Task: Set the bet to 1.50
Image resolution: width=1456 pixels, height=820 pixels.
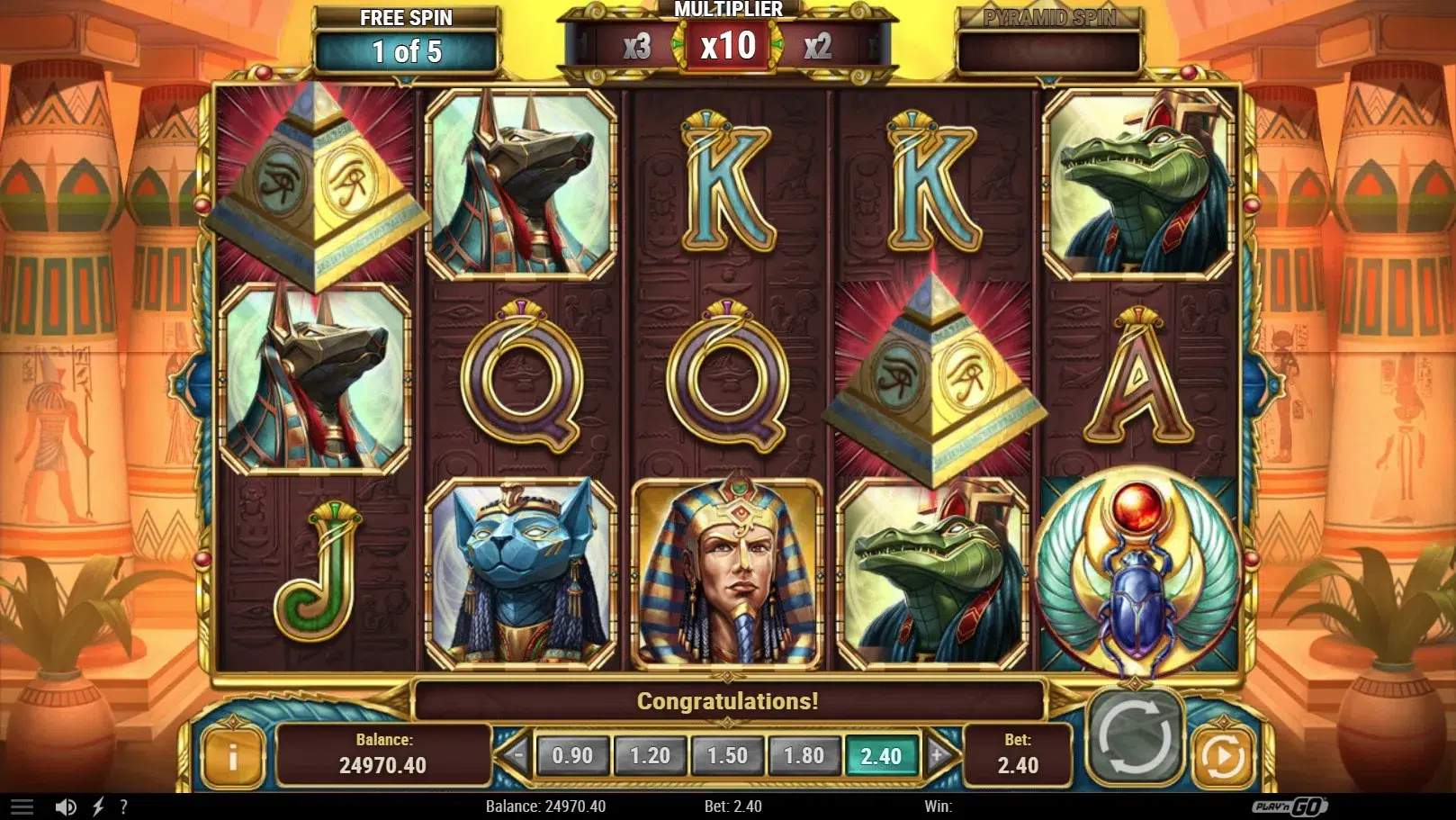Action: 727,755
